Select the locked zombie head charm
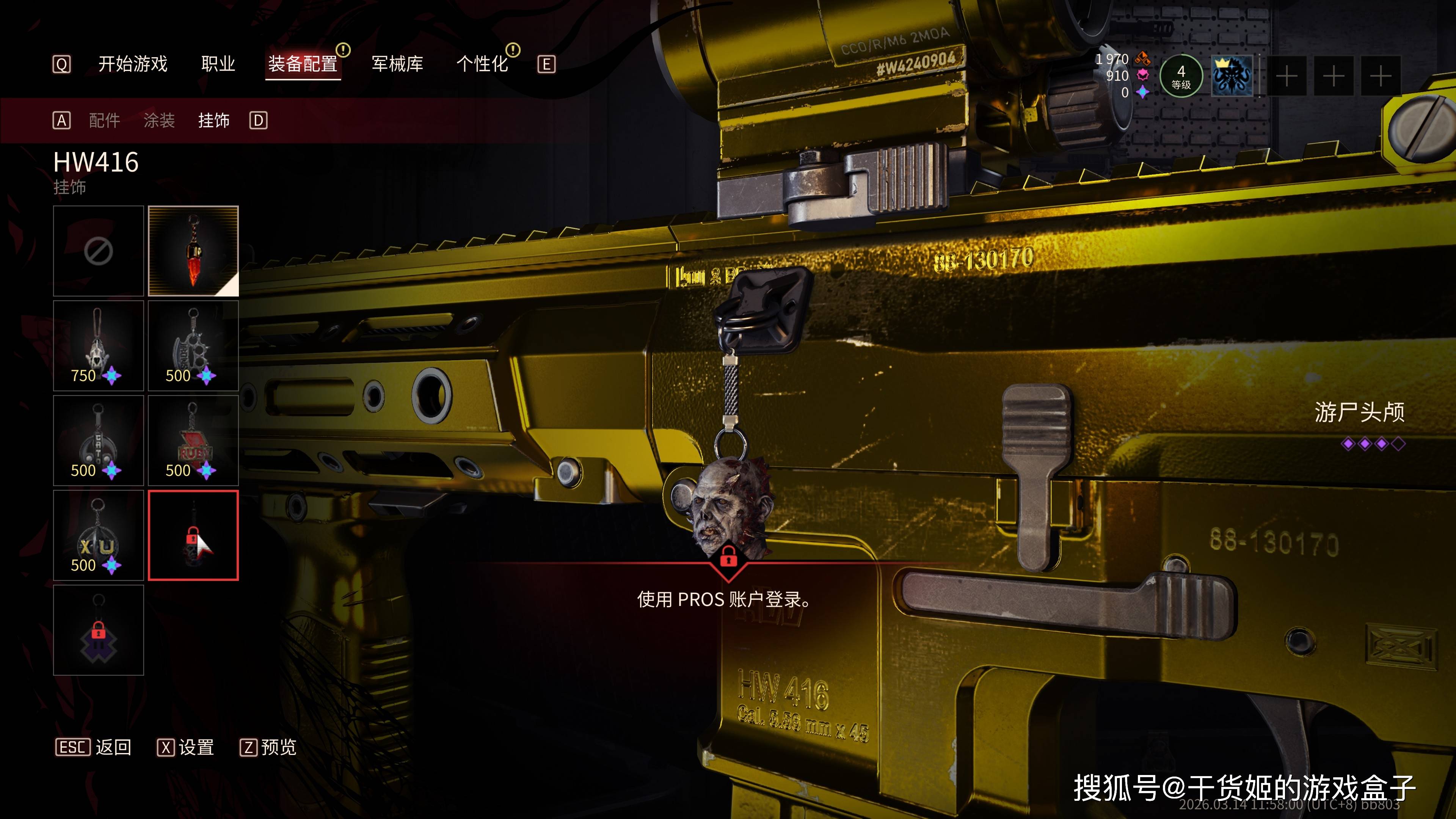Viewport: 1456px width, 819px height. 193,535
